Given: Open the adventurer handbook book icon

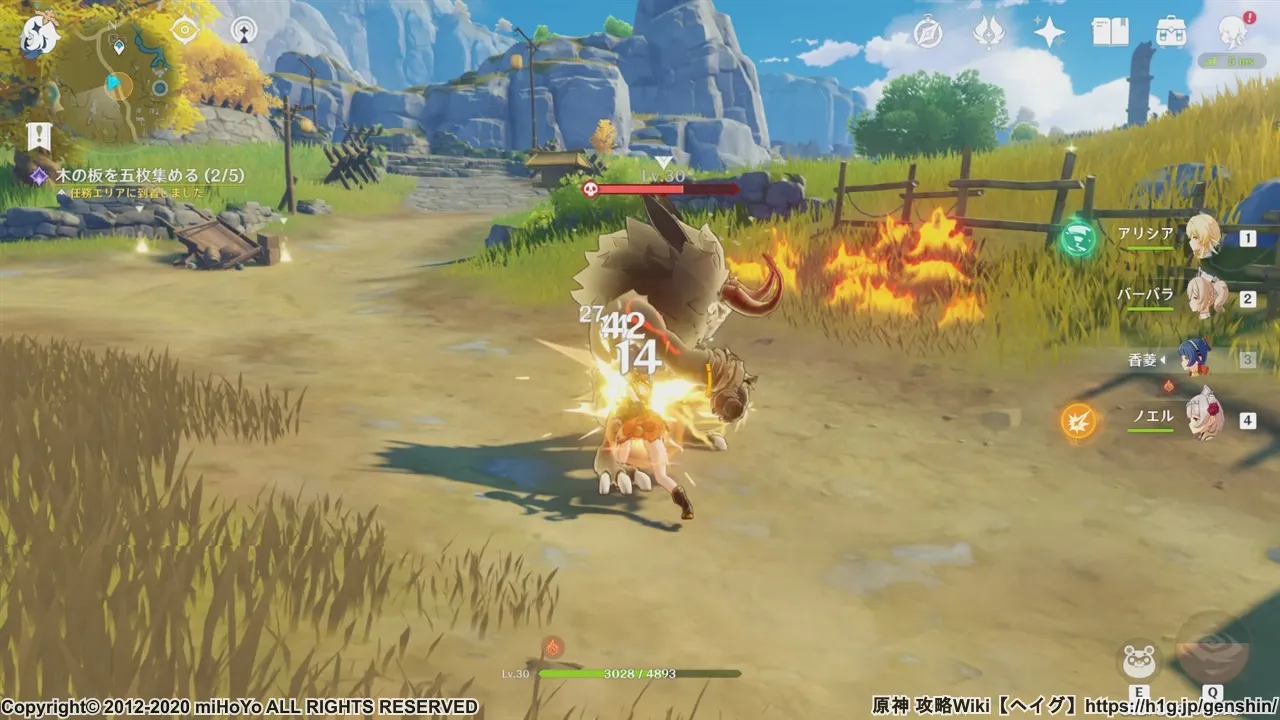Looking at the screenshot, I should point(1110,32).
